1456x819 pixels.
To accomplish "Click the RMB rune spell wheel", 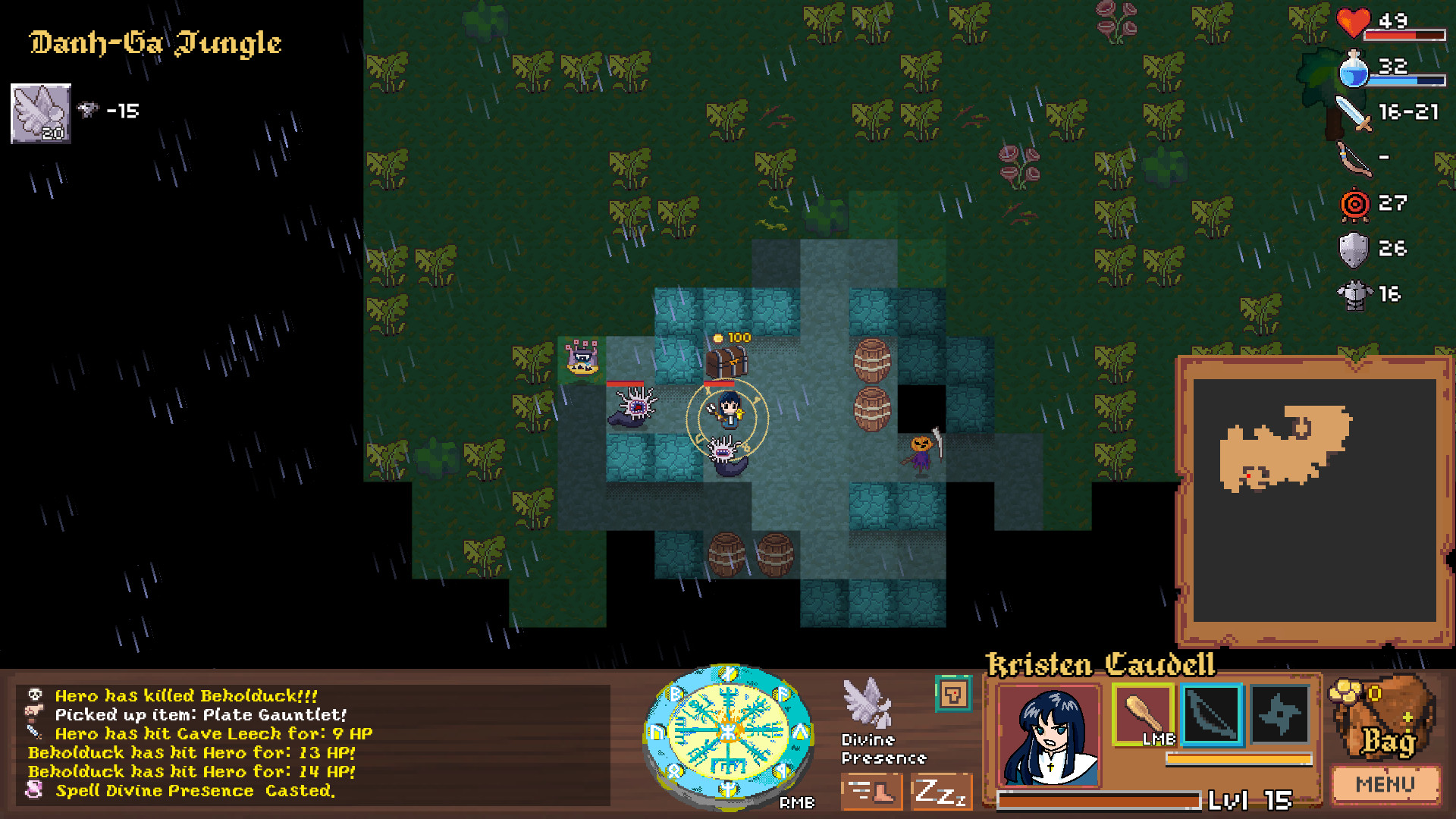I will pyautogui.click(x=726, y=732).
